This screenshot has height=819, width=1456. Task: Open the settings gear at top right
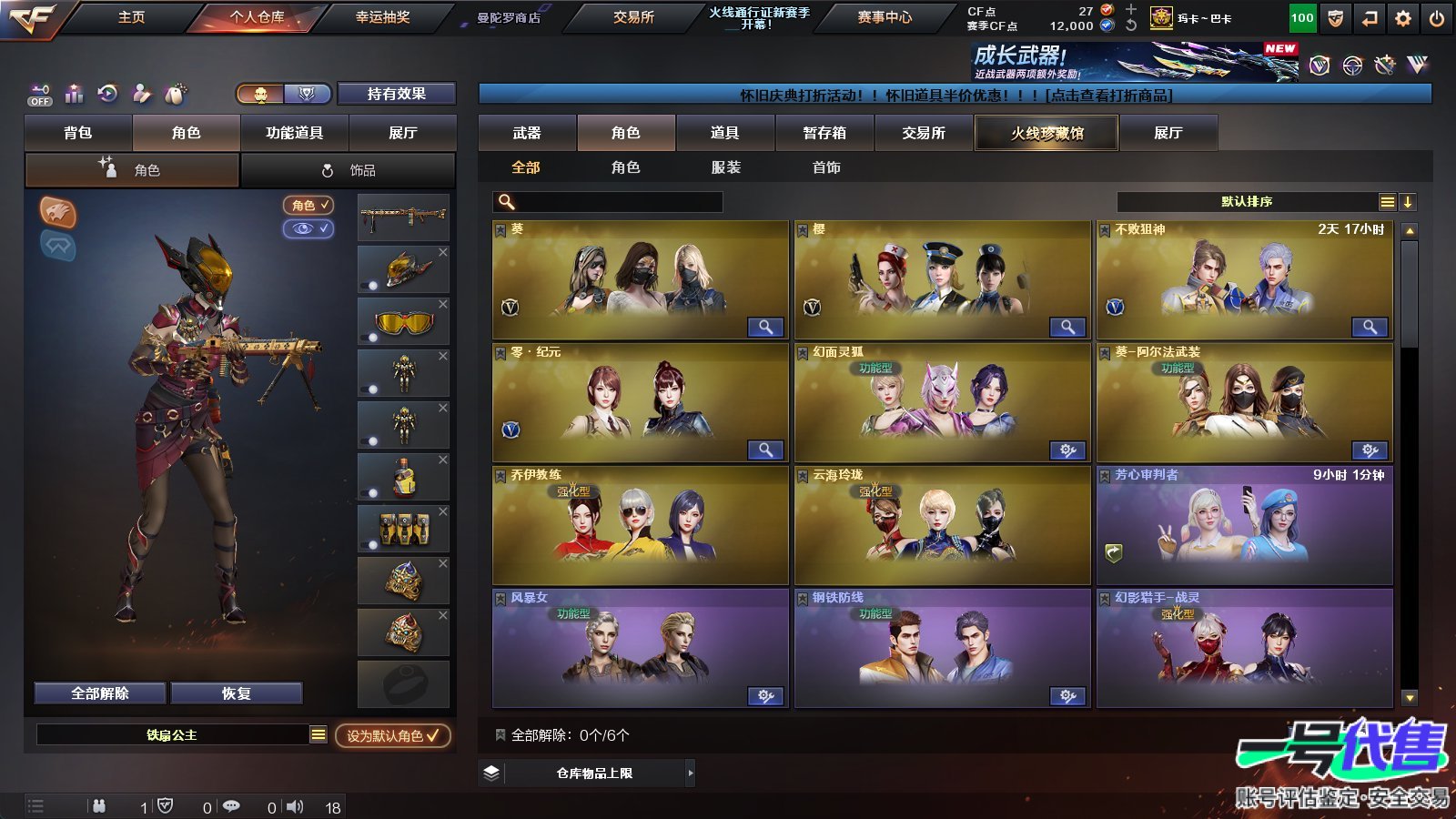tap(1402, 16)
